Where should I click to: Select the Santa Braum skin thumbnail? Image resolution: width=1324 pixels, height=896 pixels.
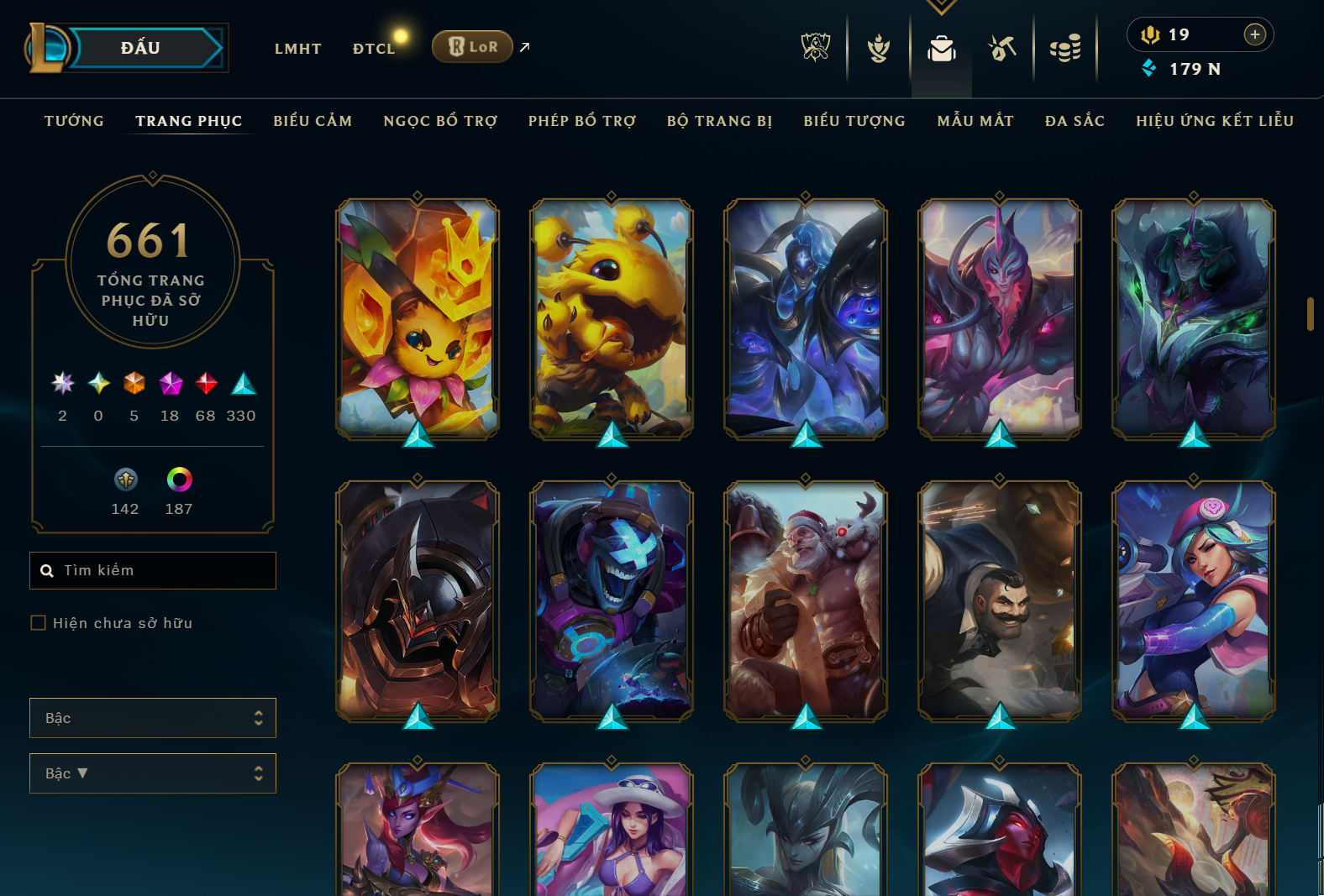click(804, 603)
